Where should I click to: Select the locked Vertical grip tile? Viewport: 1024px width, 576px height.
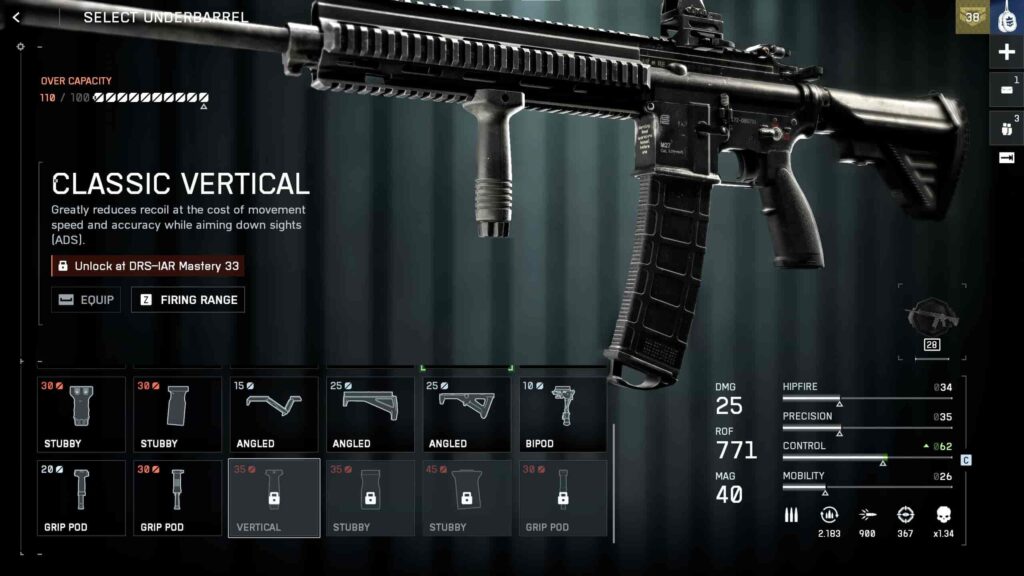274,497
